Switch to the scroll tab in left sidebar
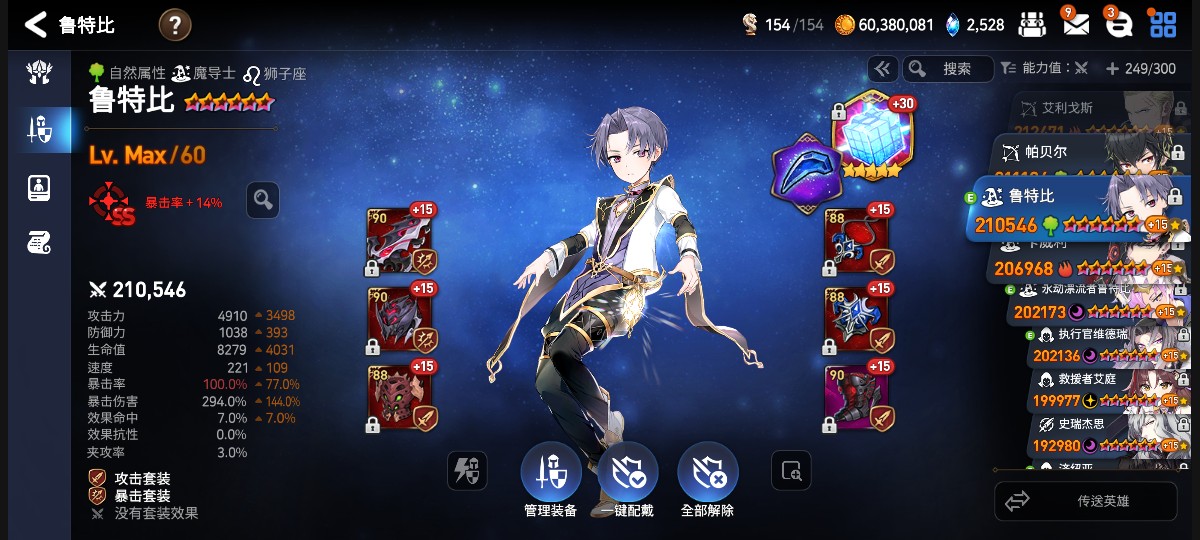The width and height of the screenshot is (1200, 540). pos(40,241)
